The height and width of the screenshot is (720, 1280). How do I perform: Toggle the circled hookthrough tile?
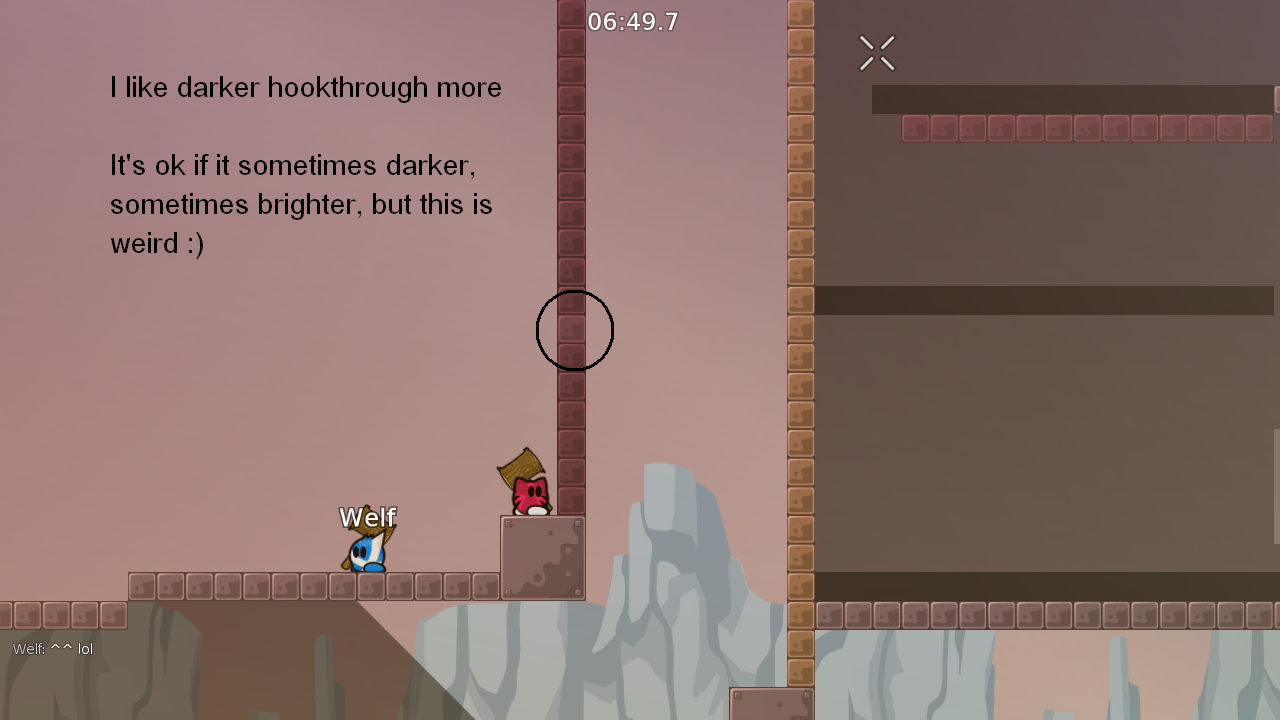click(x=571, y=330)
